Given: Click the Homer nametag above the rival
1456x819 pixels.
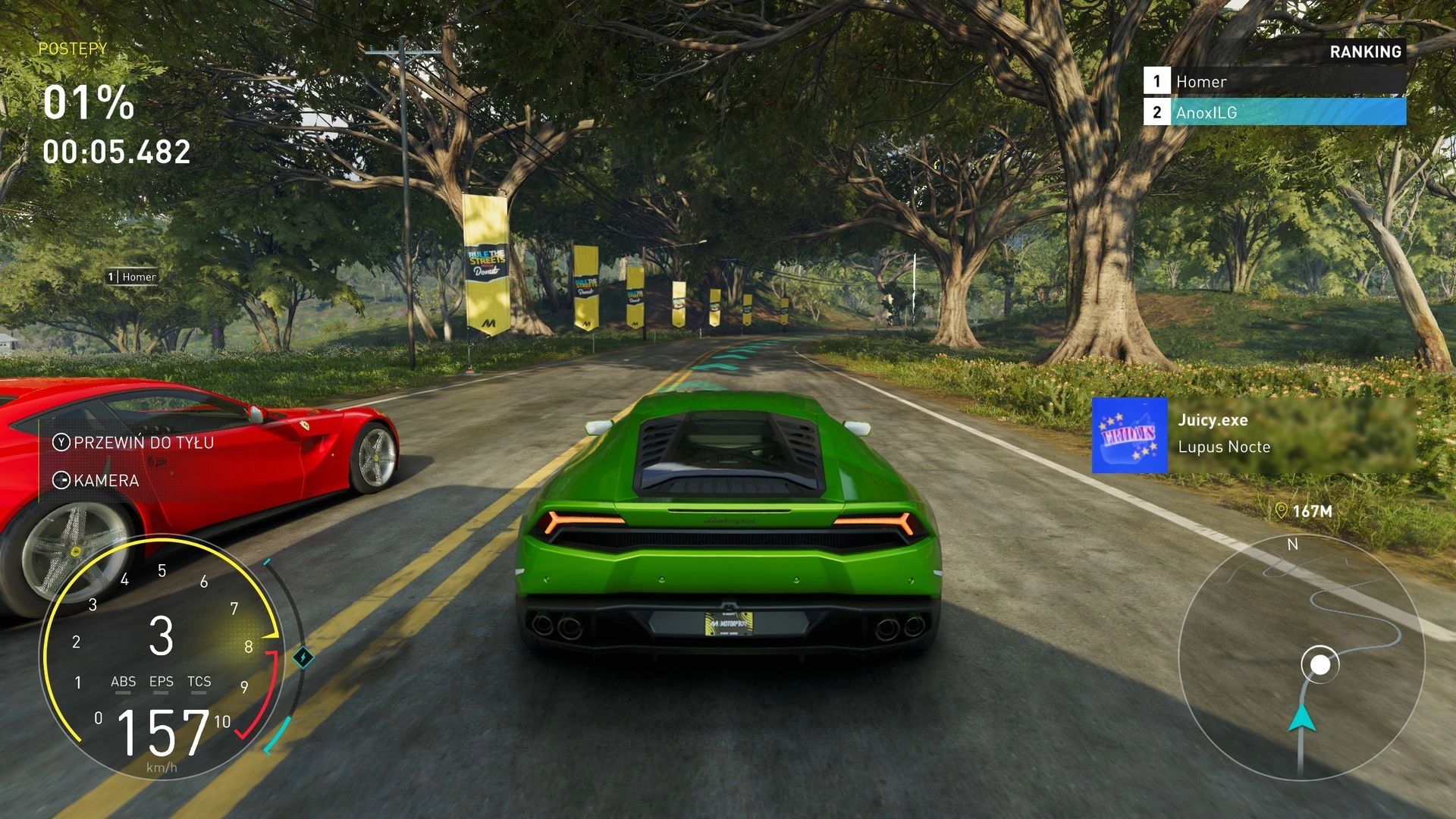Looking at the screenshot, I should pyautogui.click(x=133, y=277).
